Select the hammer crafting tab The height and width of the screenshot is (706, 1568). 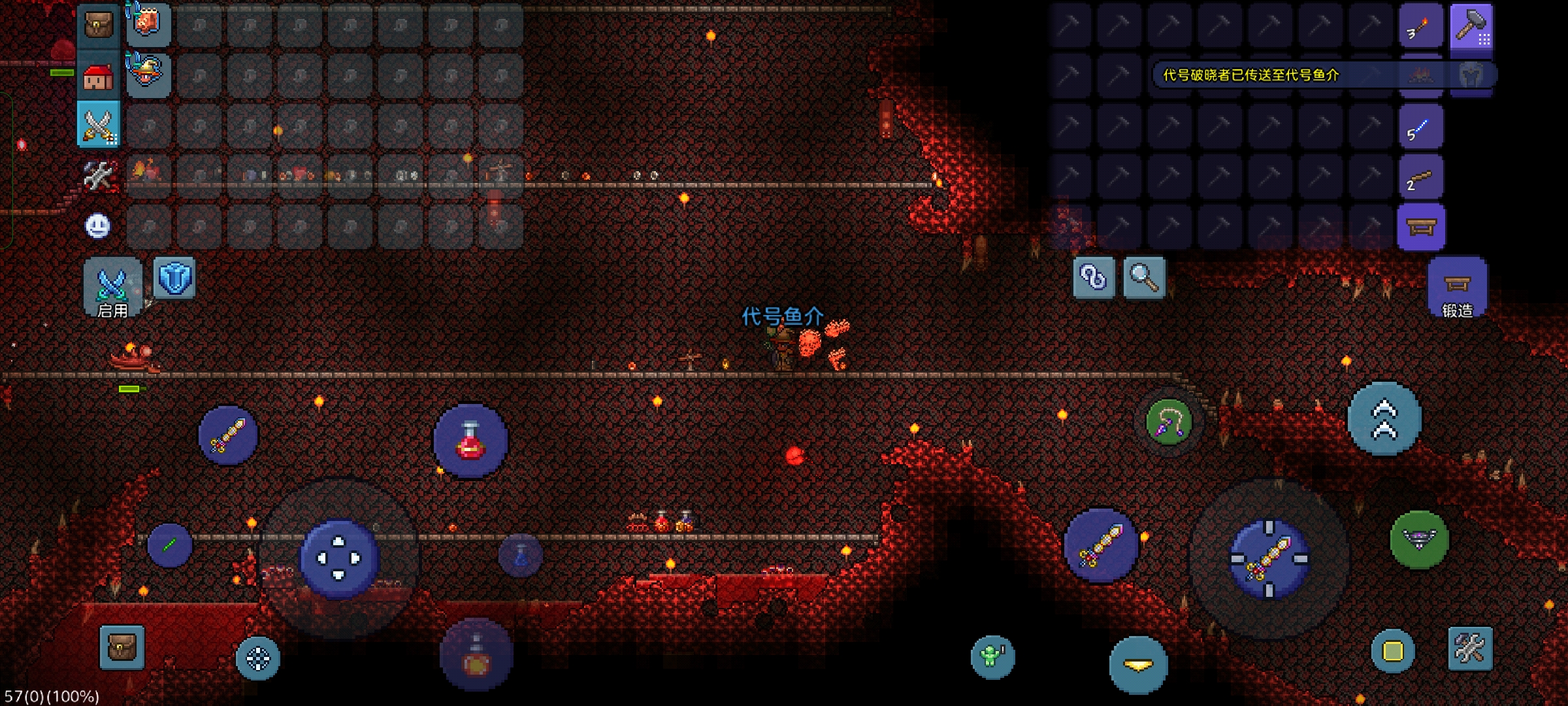coord(1471,27)
